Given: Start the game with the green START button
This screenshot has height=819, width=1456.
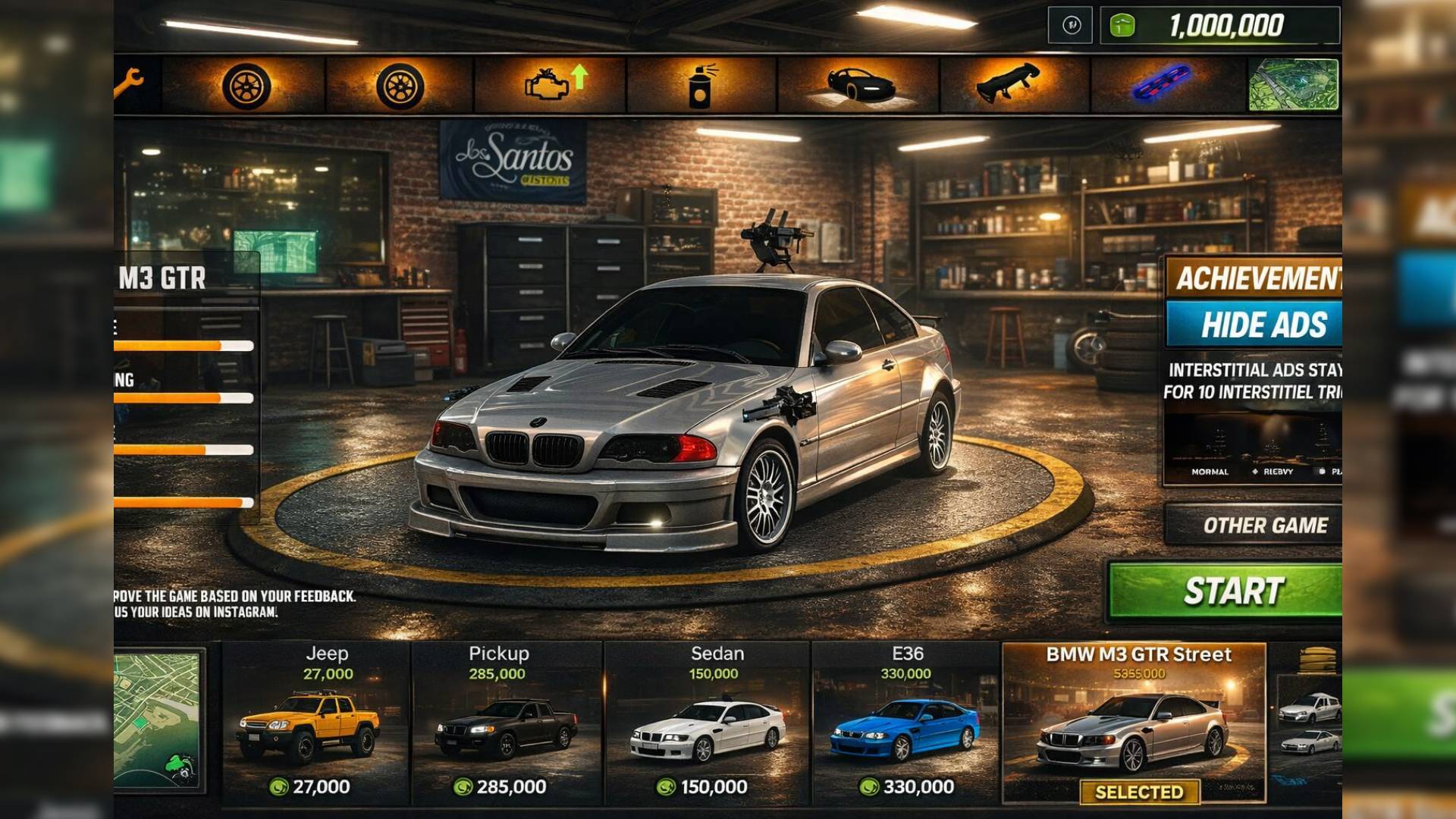Looking at the screenshot, I should point(1225,591).
